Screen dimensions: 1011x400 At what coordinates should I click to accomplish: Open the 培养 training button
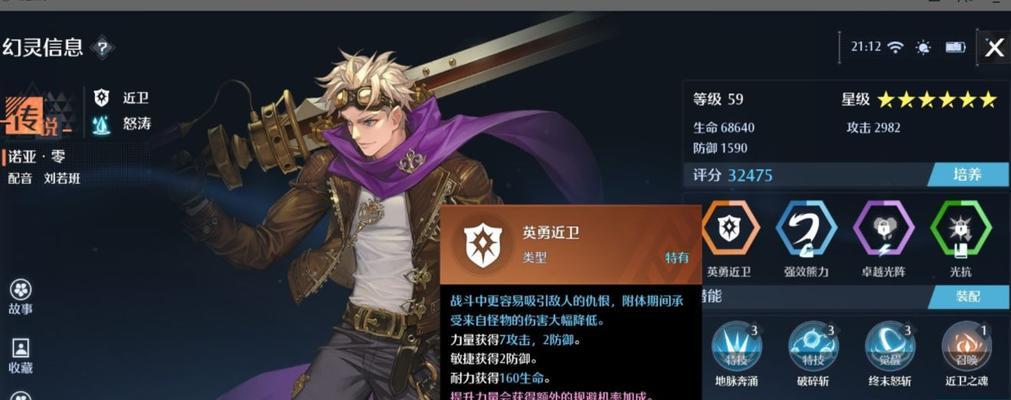coord(965,175)
